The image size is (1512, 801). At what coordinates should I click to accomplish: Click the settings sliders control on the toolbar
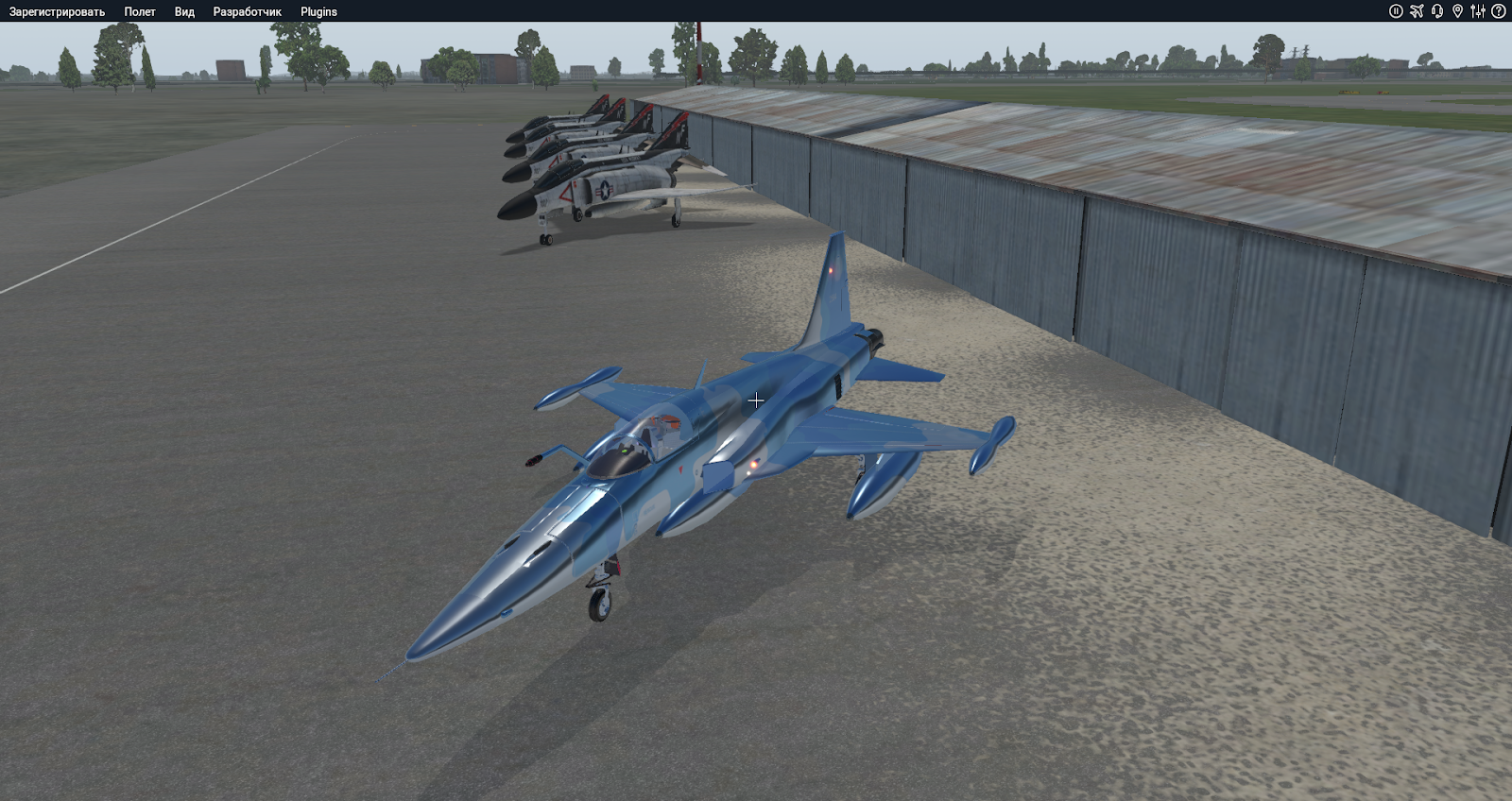[1479, 10]
